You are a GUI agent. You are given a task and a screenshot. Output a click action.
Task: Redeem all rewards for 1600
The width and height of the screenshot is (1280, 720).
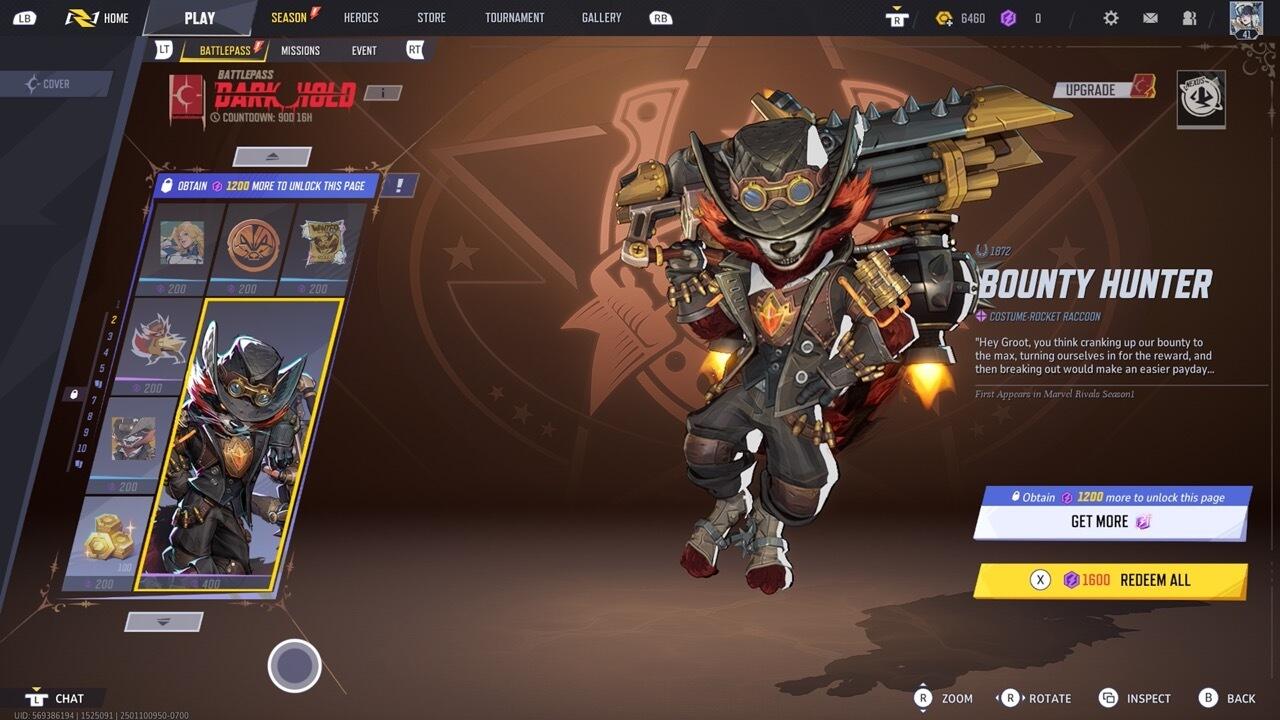(x=1110, y=580)
